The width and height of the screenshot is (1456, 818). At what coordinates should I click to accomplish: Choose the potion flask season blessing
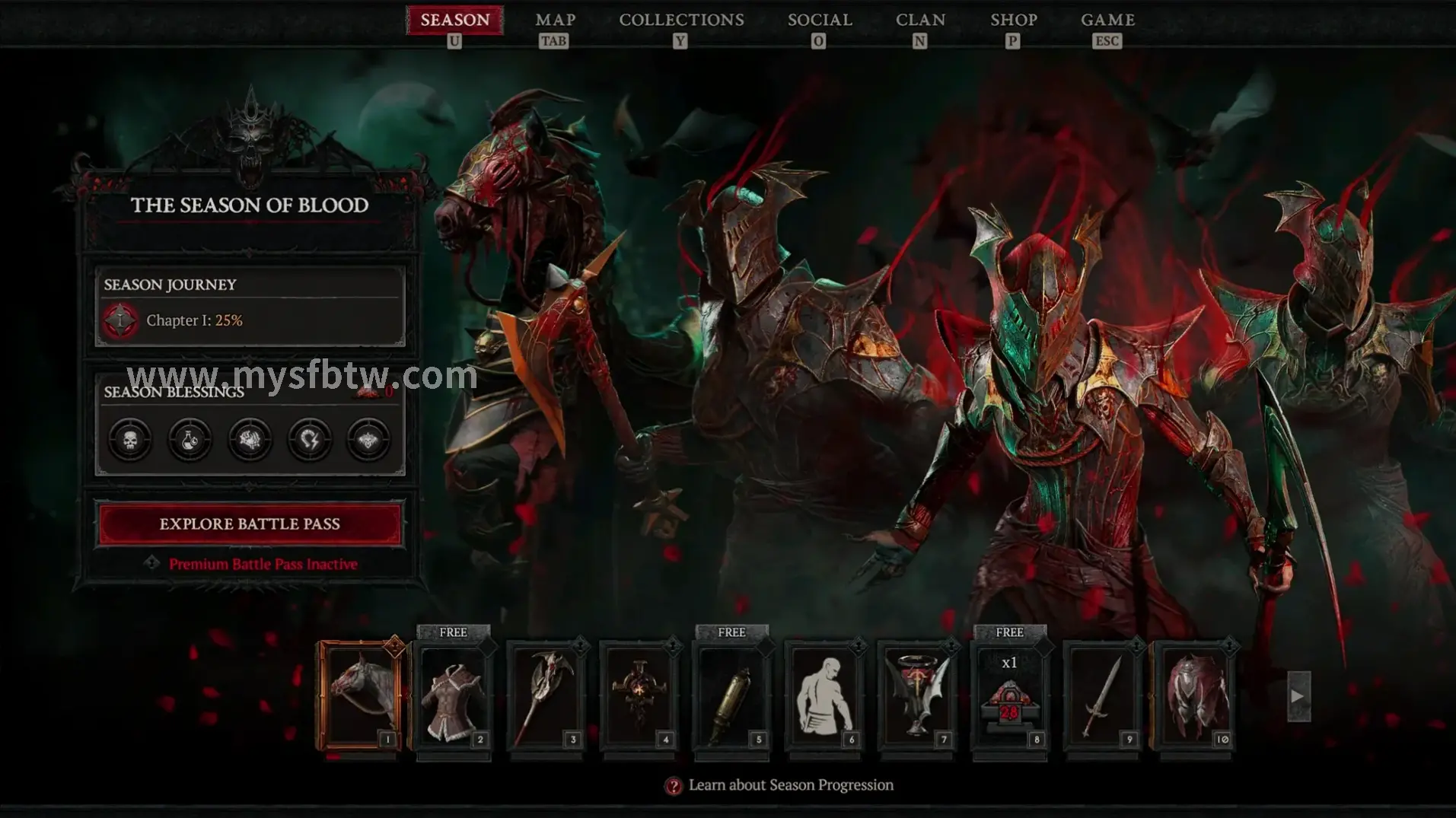[190, 439]
